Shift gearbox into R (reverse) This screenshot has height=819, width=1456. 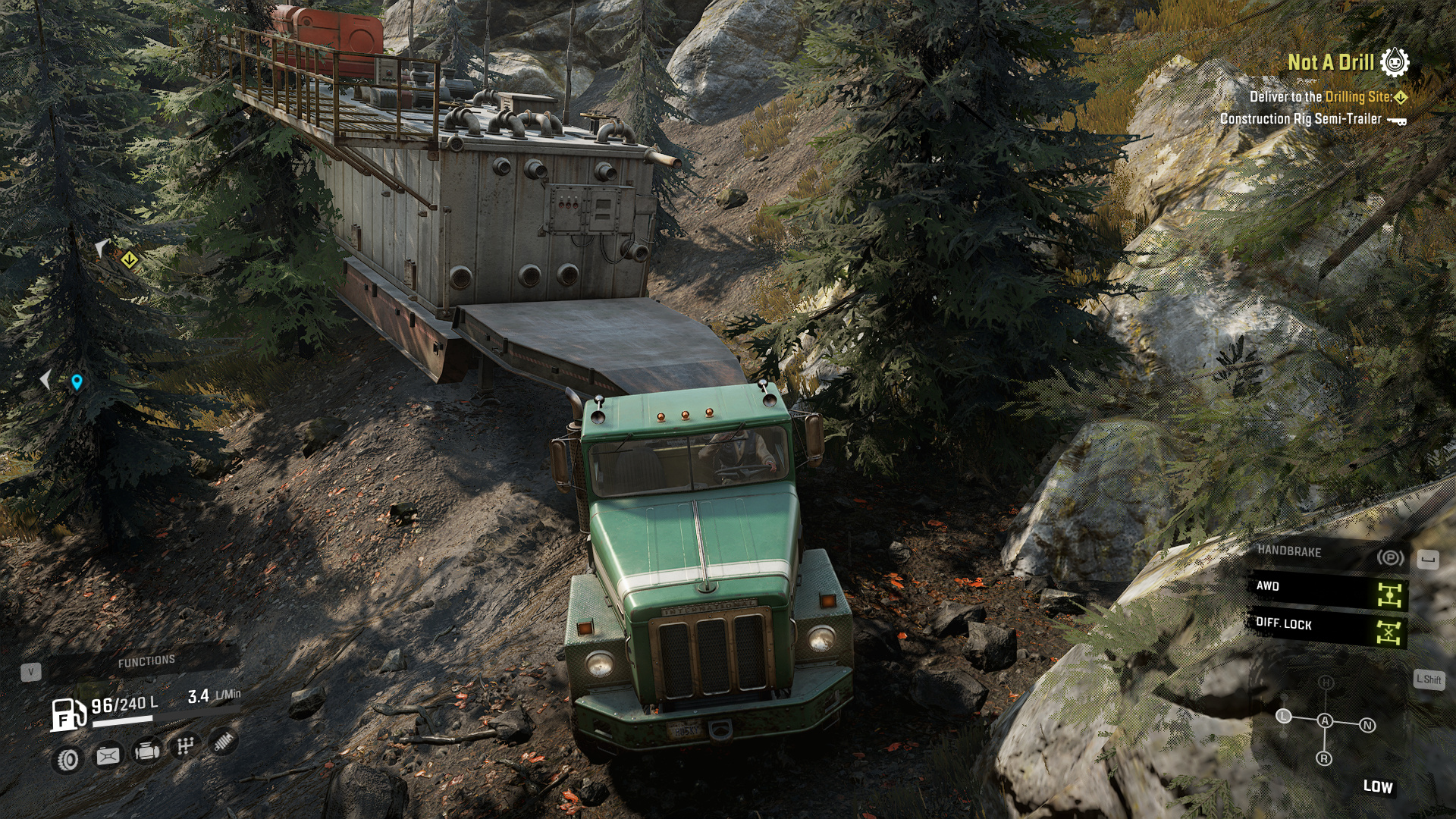tap(1324, 758)
